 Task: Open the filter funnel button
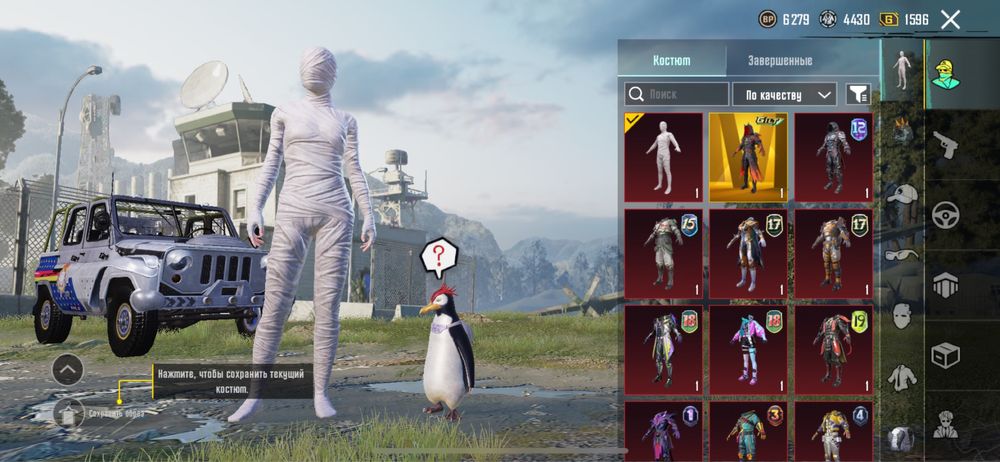coord(858,95)
